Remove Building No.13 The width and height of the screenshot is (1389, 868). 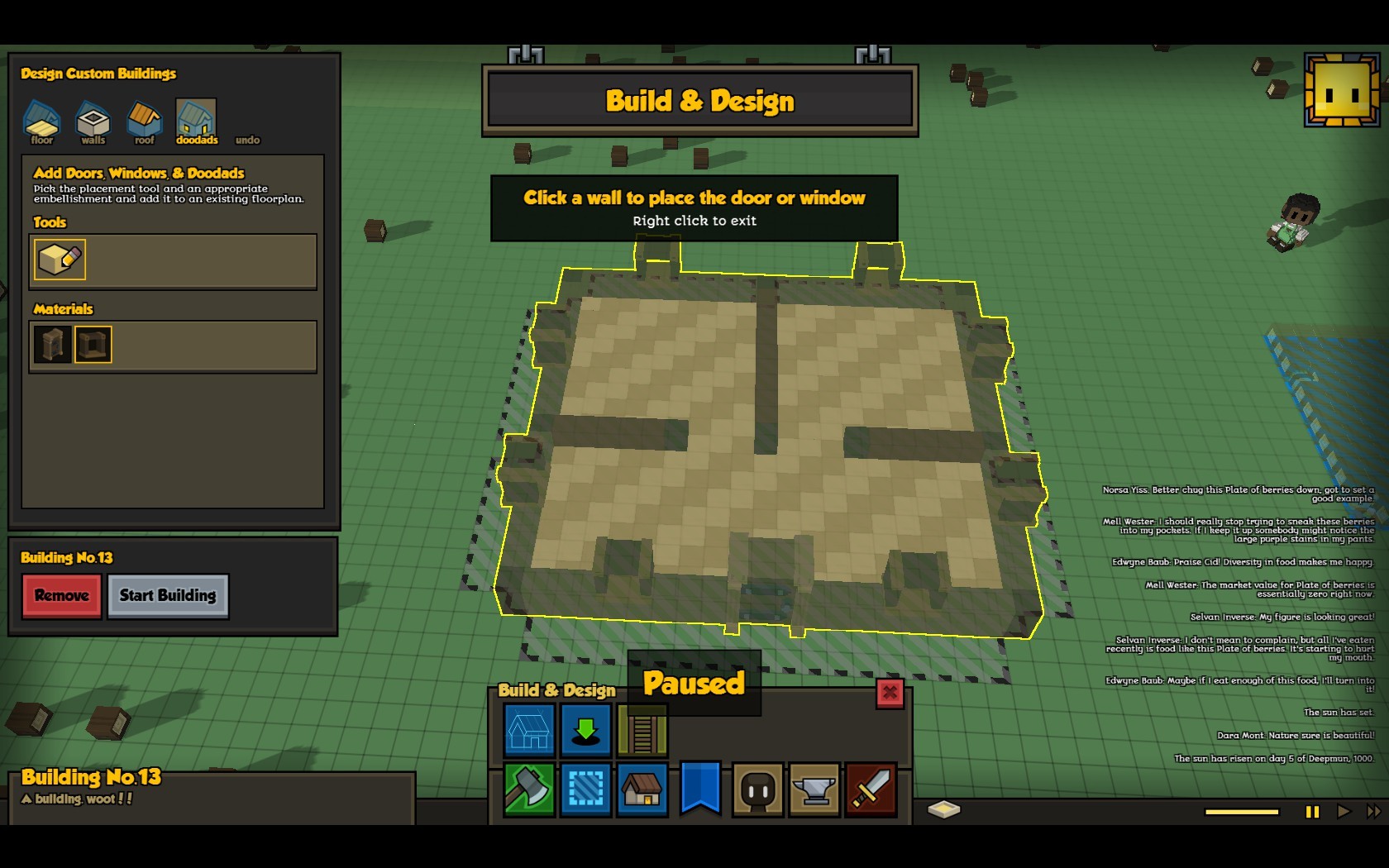point(62,596)
